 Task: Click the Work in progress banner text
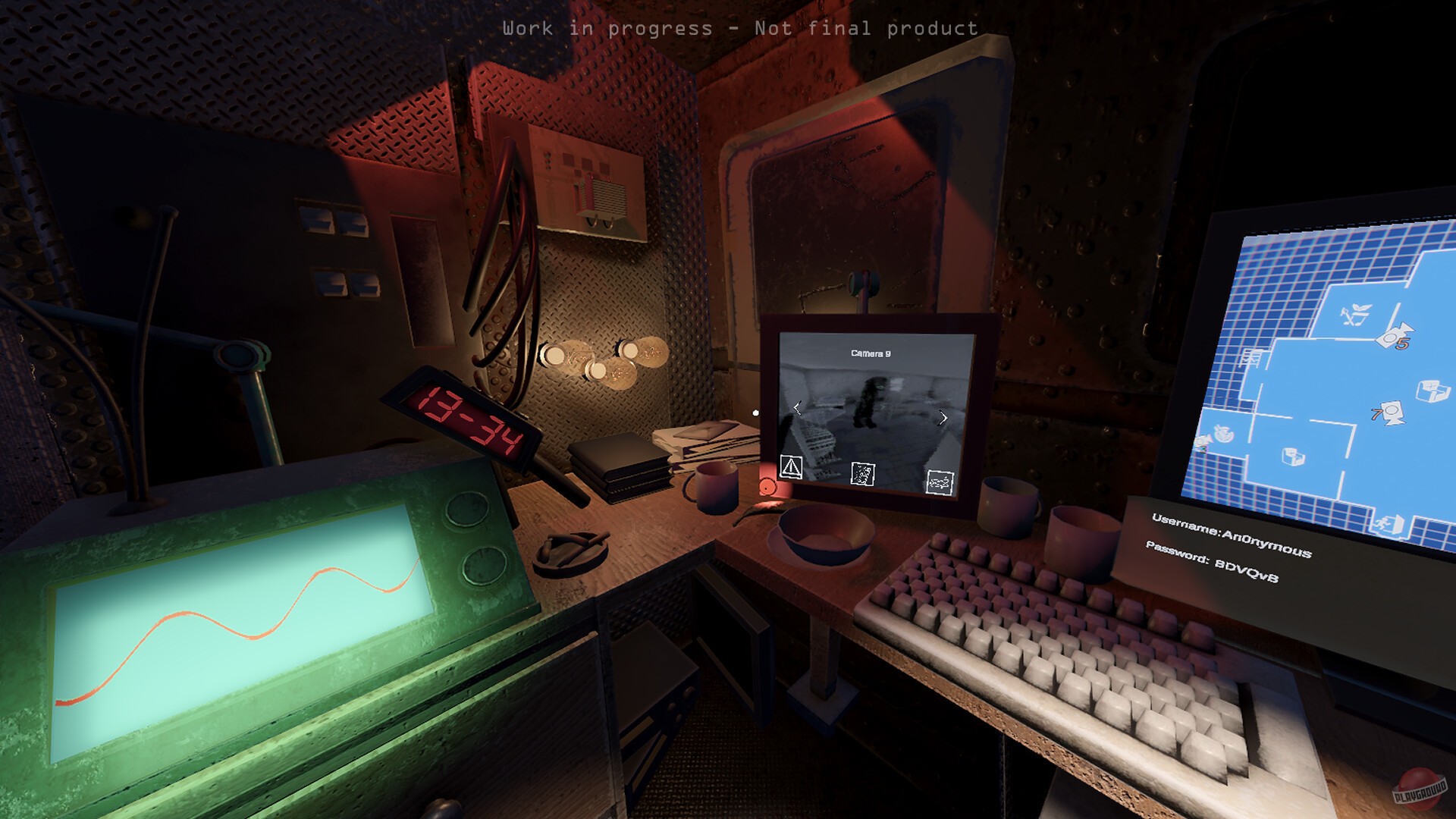tap(741, 29)
